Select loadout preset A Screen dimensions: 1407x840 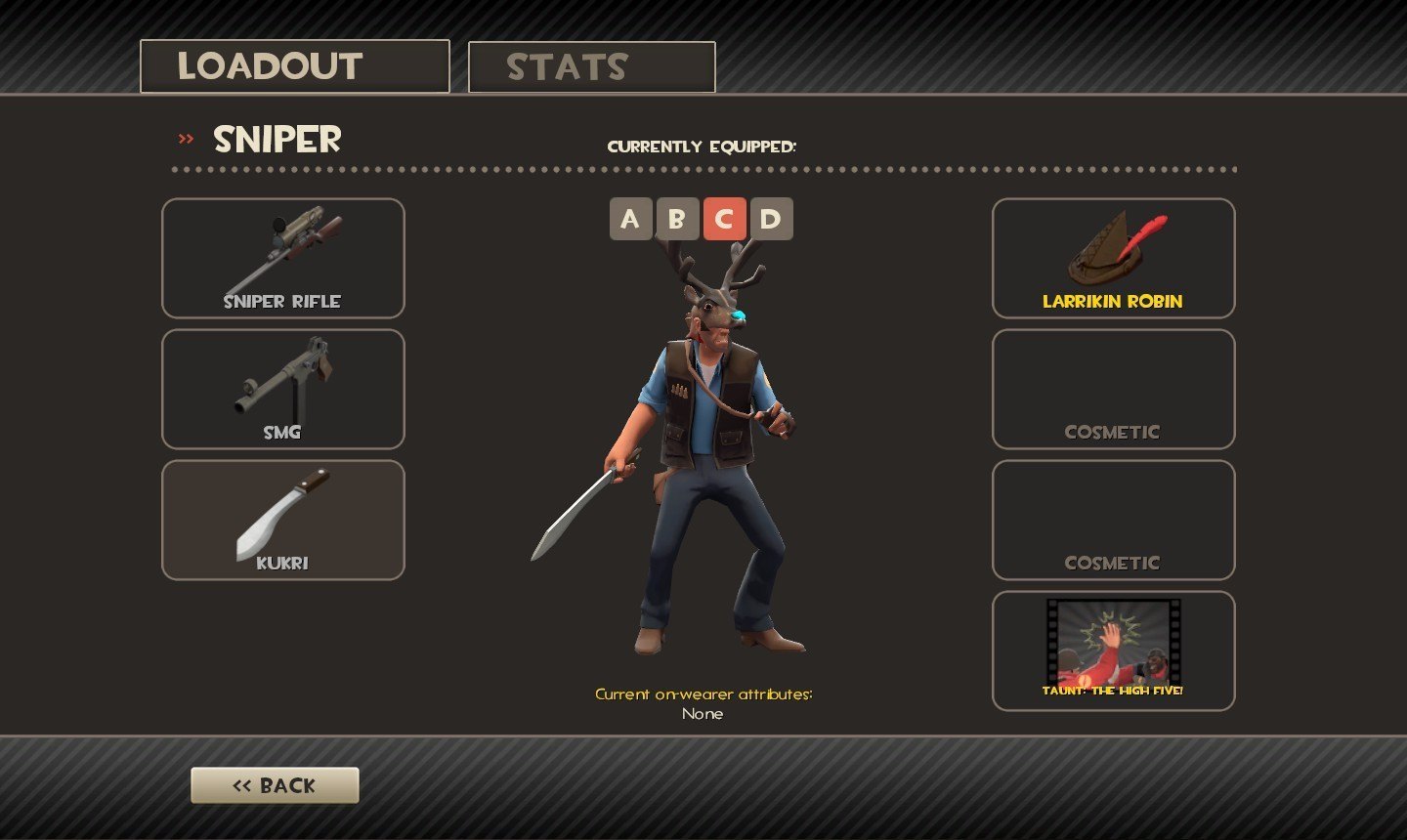point(630,219)
